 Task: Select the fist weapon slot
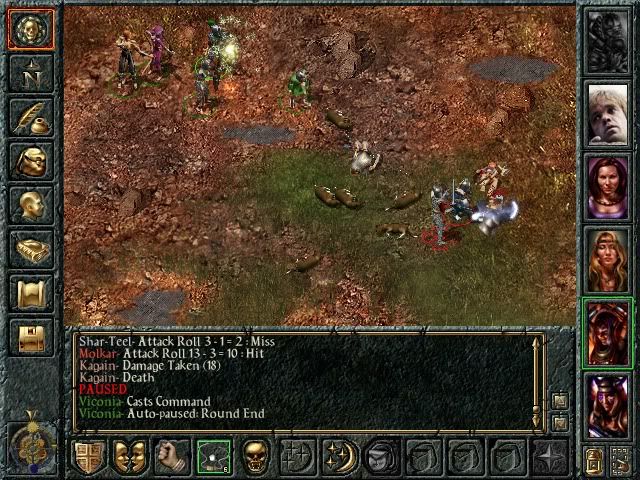[172, 456]
